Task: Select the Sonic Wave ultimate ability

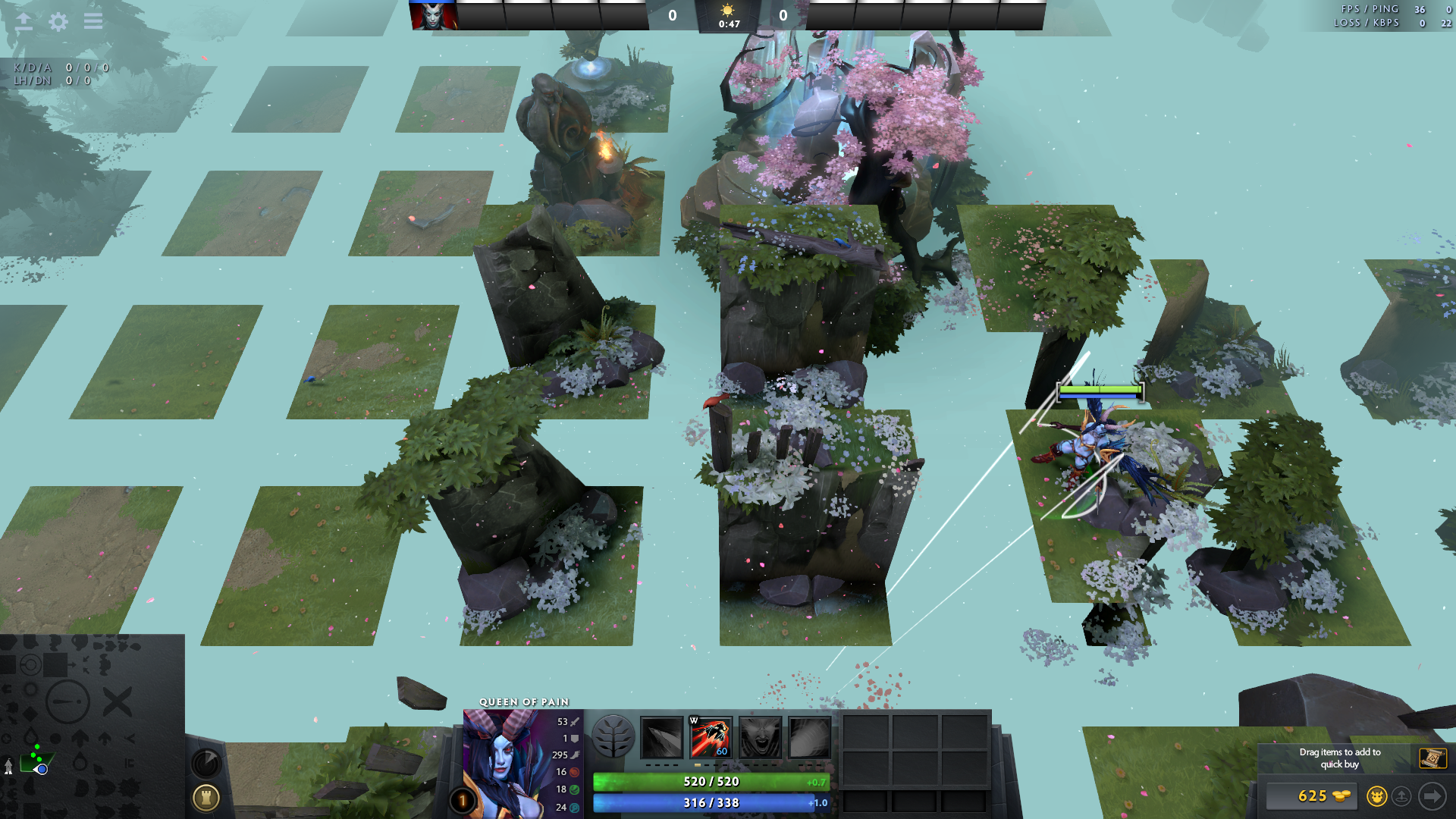Action: [809, 737]
